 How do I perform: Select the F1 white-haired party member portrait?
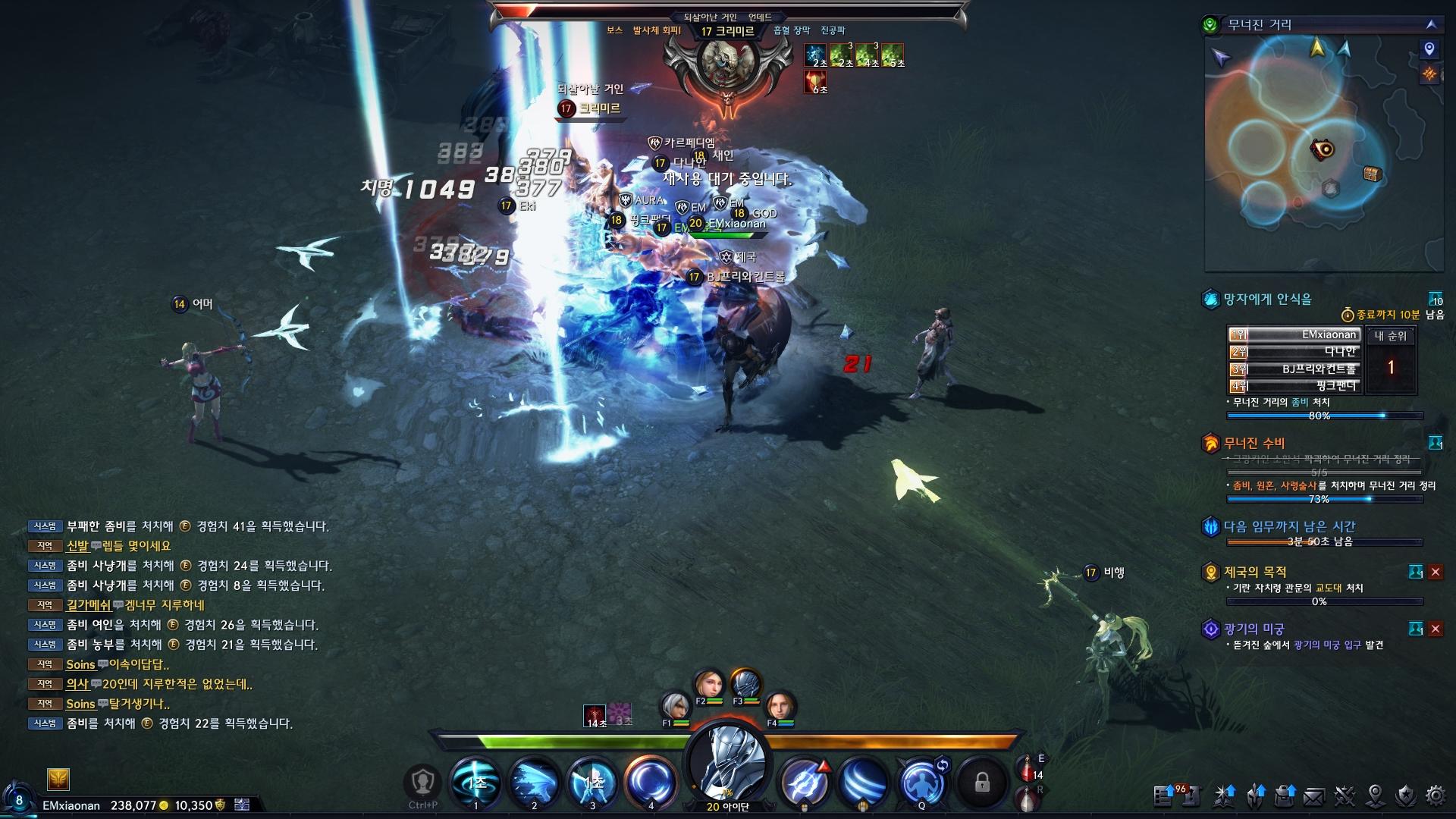tap(673, 708)
